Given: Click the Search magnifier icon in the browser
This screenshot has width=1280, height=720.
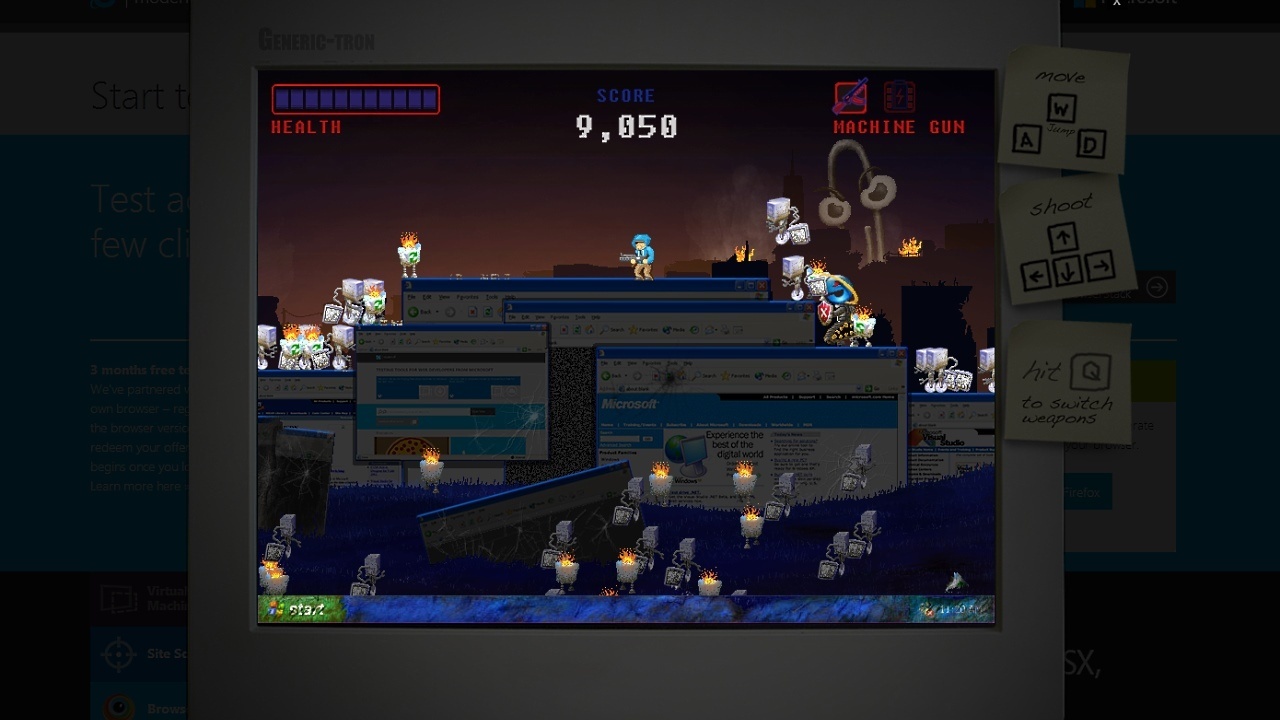Looking at the screenshot, I should [697, 375].
